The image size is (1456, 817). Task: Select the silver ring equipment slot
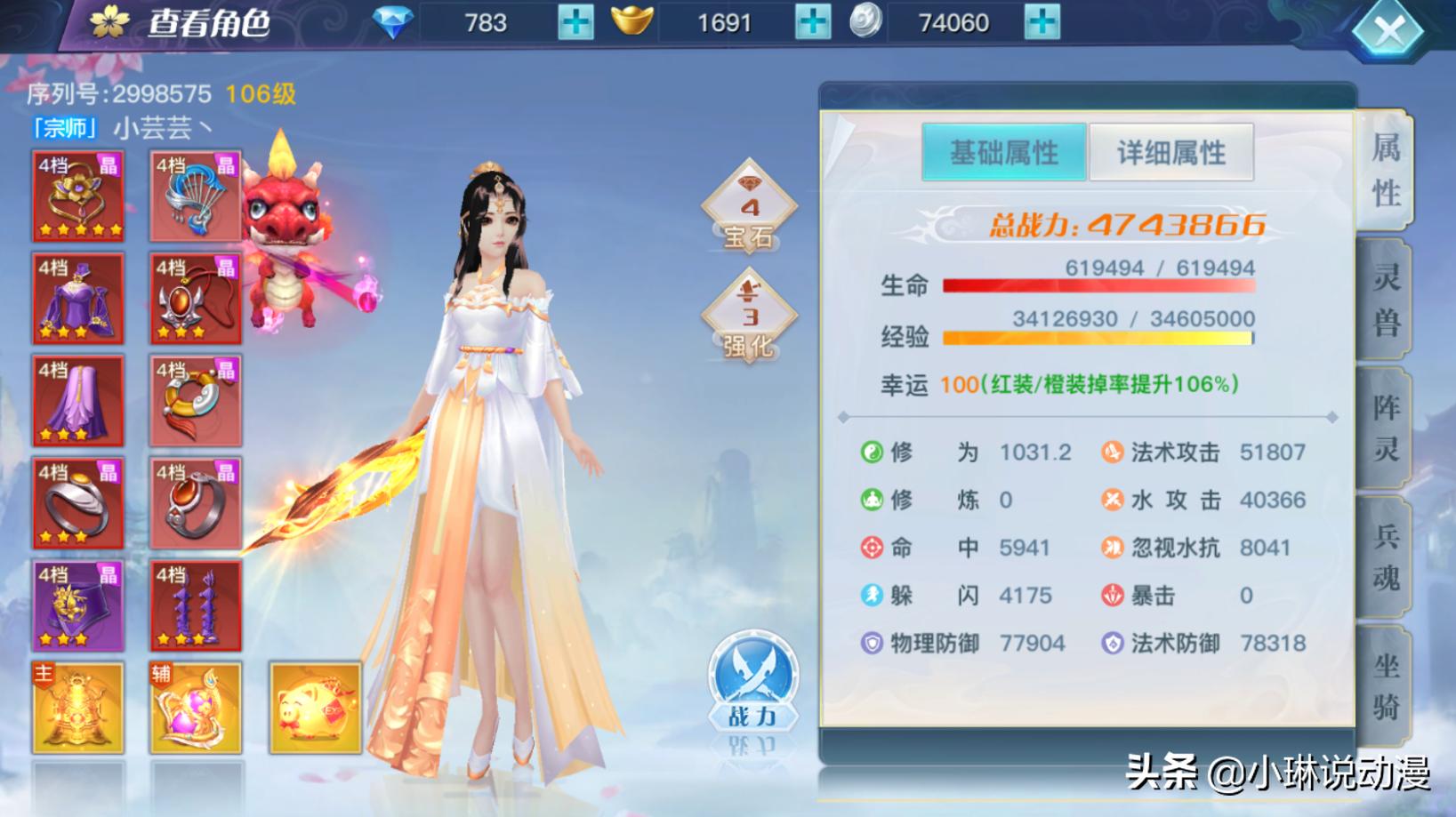point(78,503)
